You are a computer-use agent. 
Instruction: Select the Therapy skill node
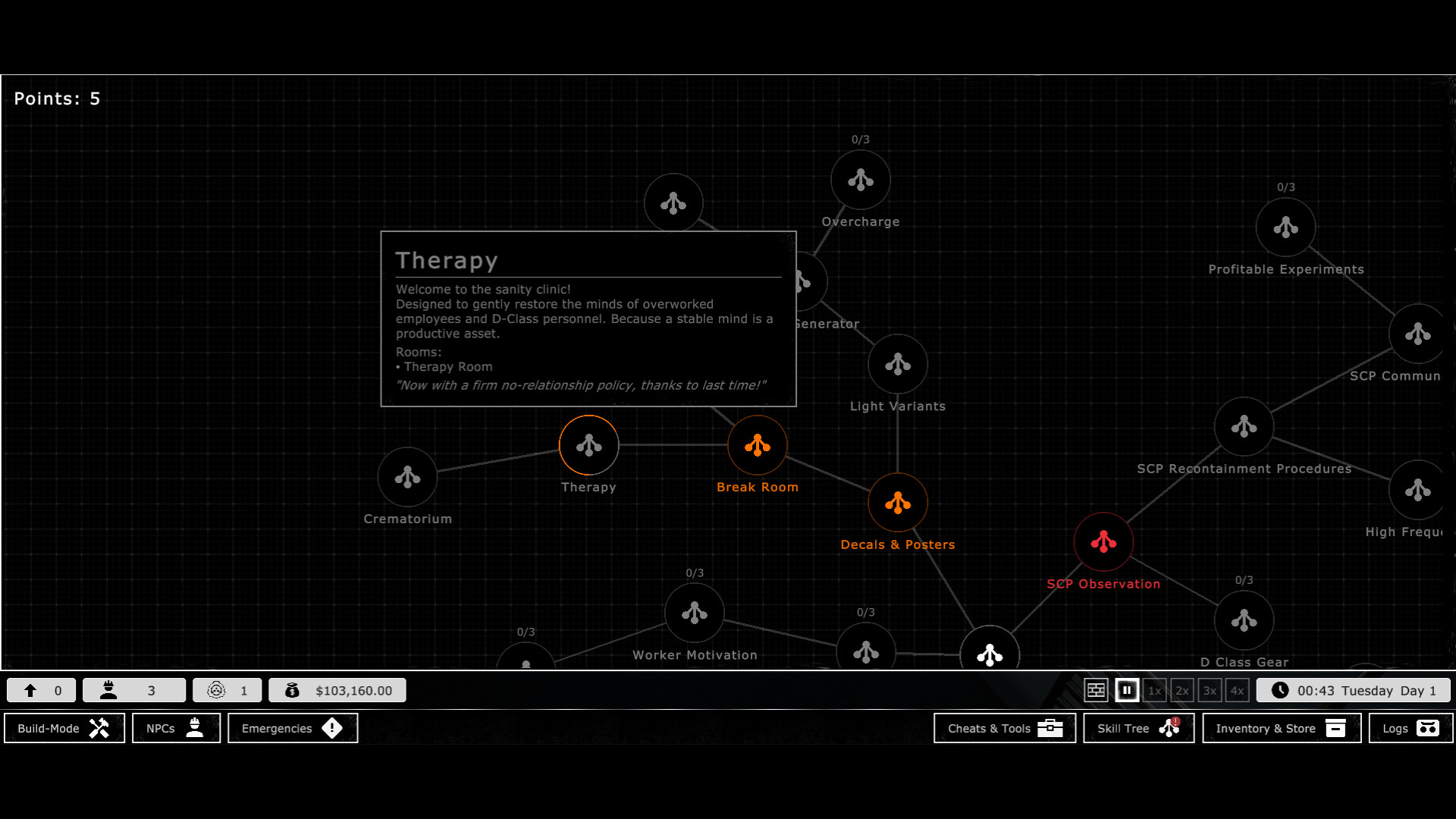click(x=589, y=445)
